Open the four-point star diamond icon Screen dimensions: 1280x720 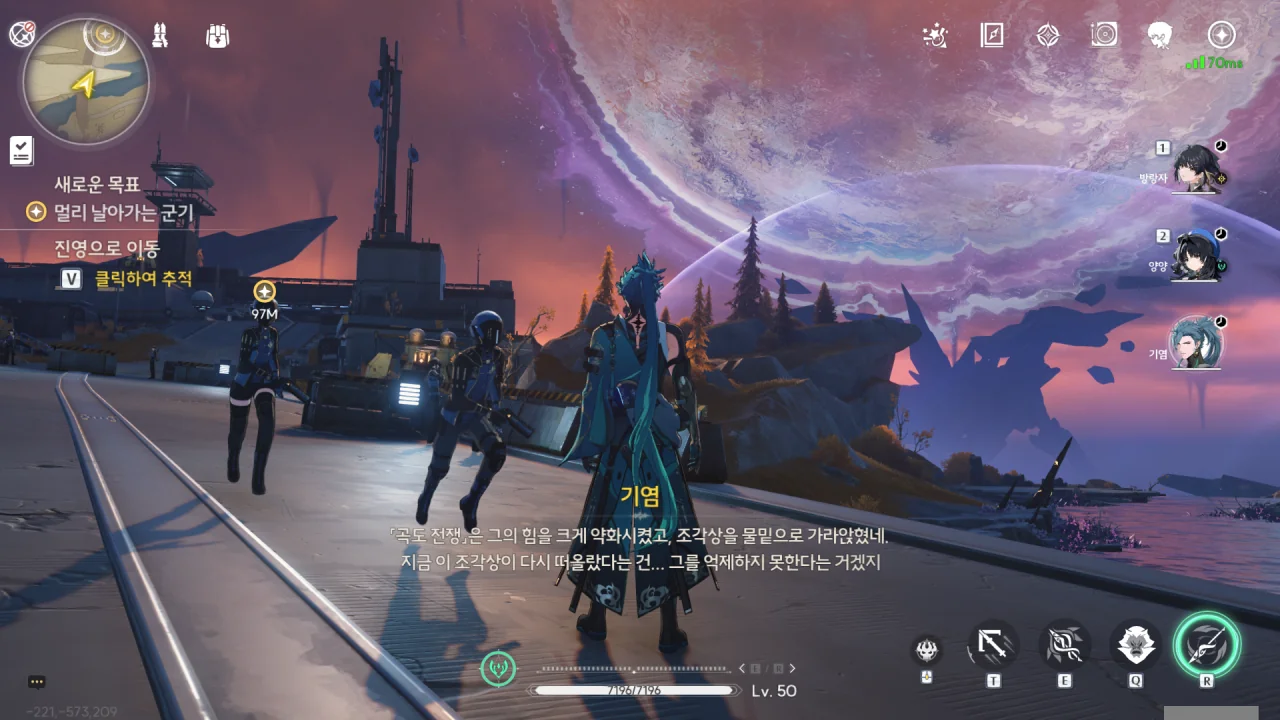click(x=1047, y=36)
